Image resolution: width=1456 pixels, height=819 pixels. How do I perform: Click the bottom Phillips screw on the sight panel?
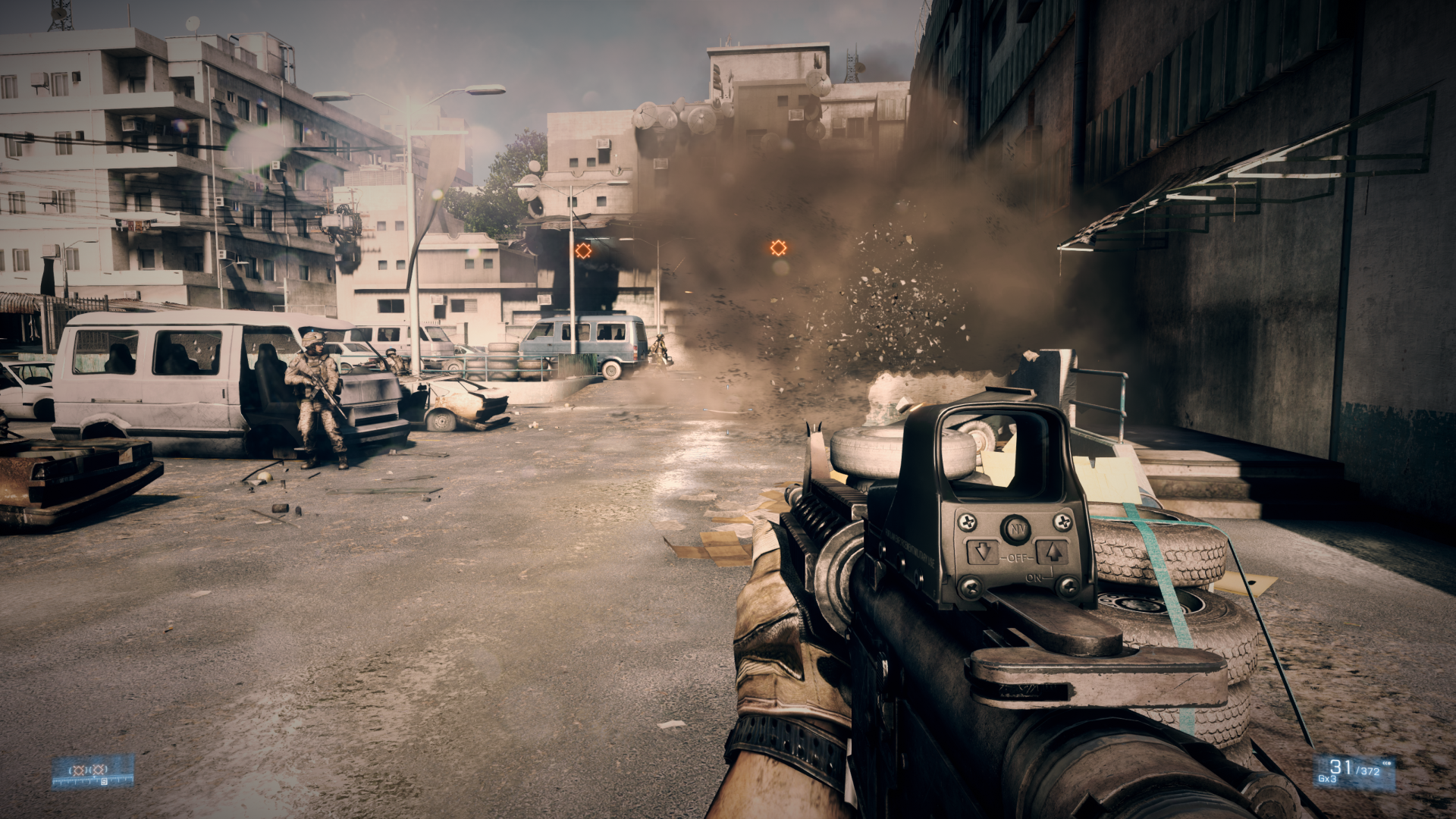(971, 588)
